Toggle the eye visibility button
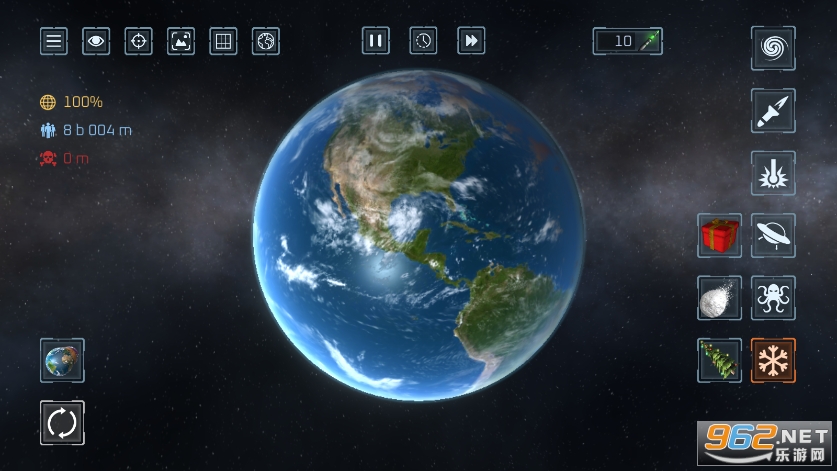Image resolution: width=837 pixels, height=471 pixels. 96,41
